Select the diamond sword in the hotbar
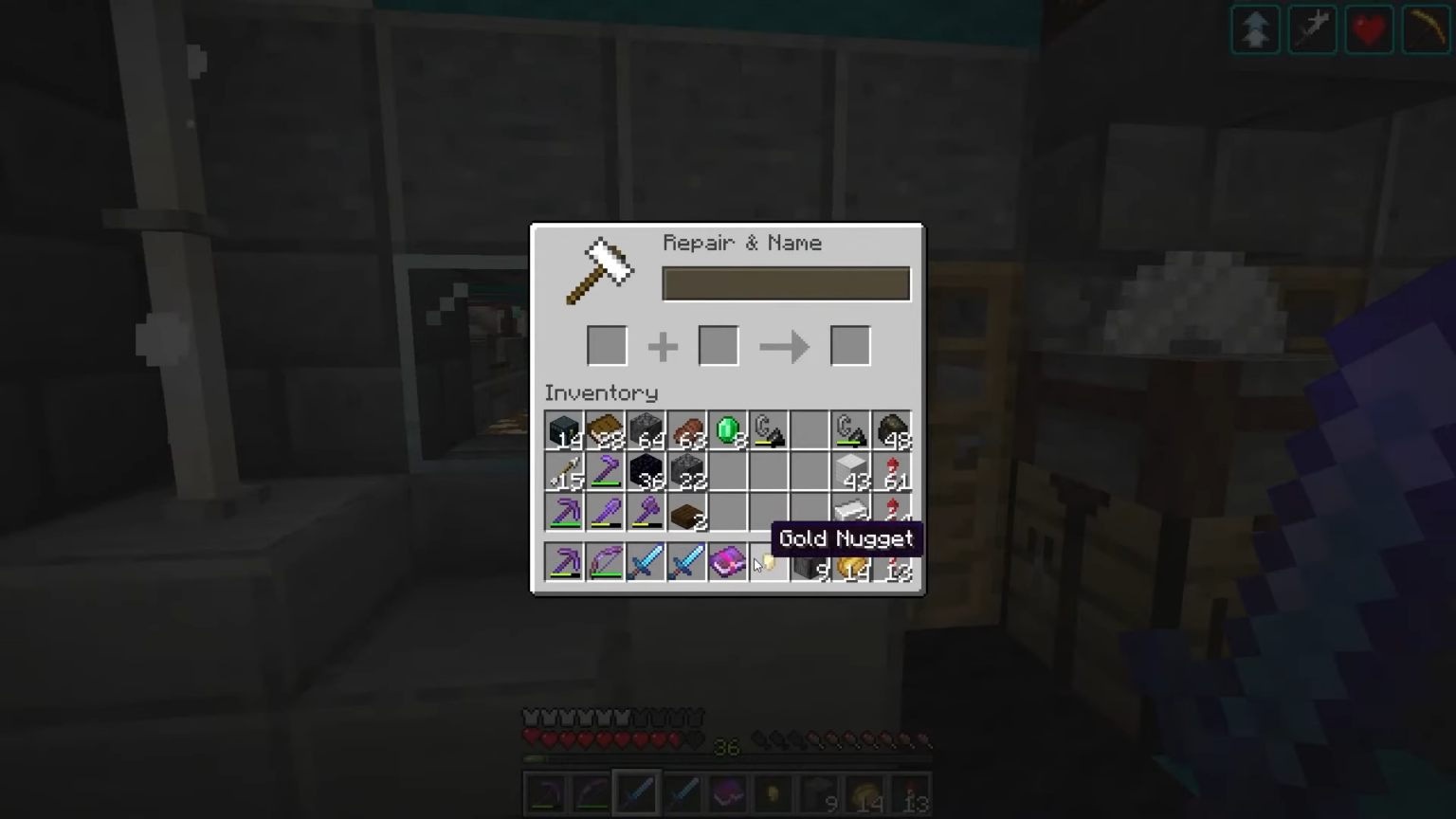This screenshot has height=819, width=1456. [635, 793]
